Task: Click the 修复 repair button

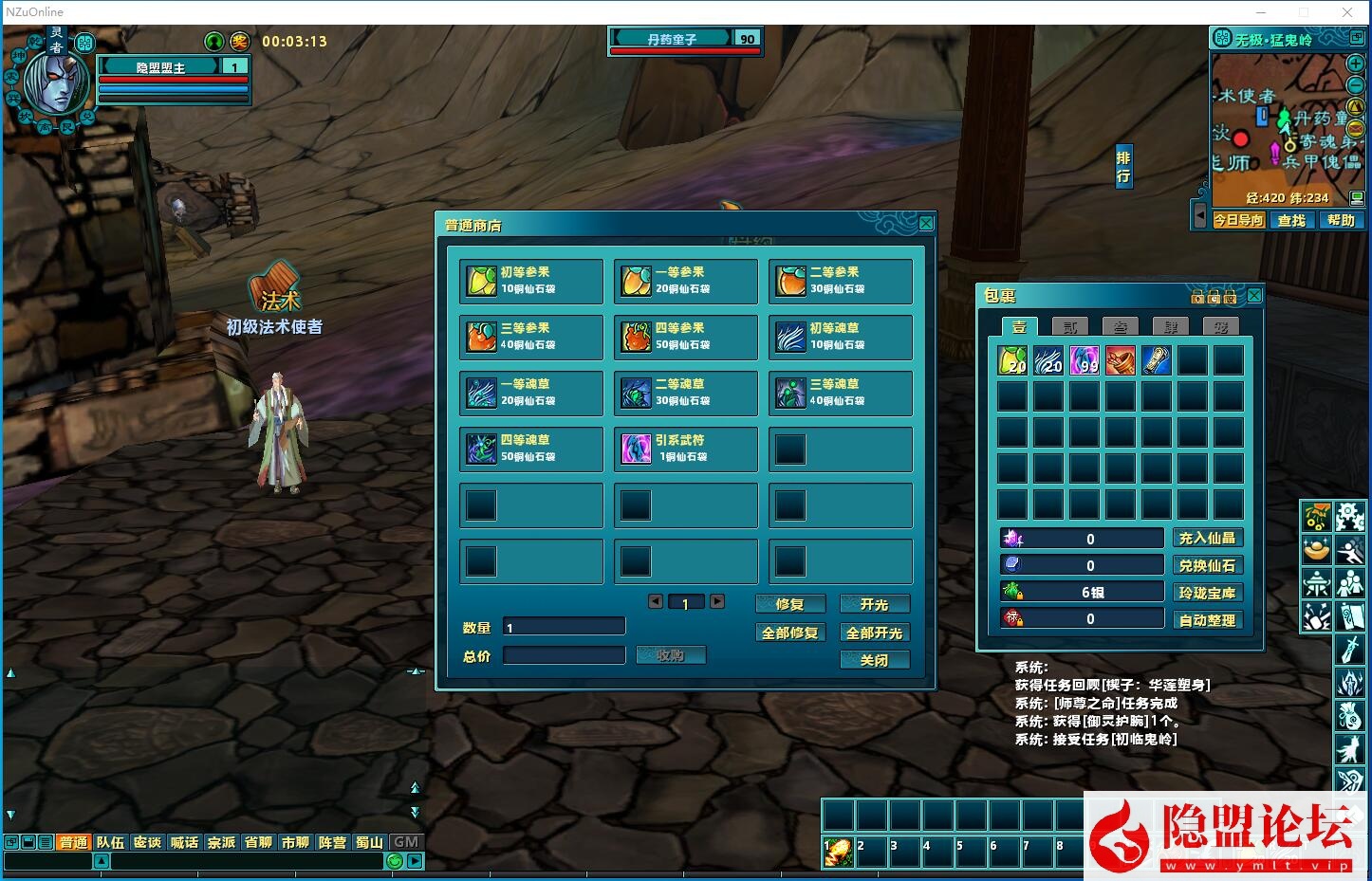Action: pyautogui.click(x=789, y=604)
